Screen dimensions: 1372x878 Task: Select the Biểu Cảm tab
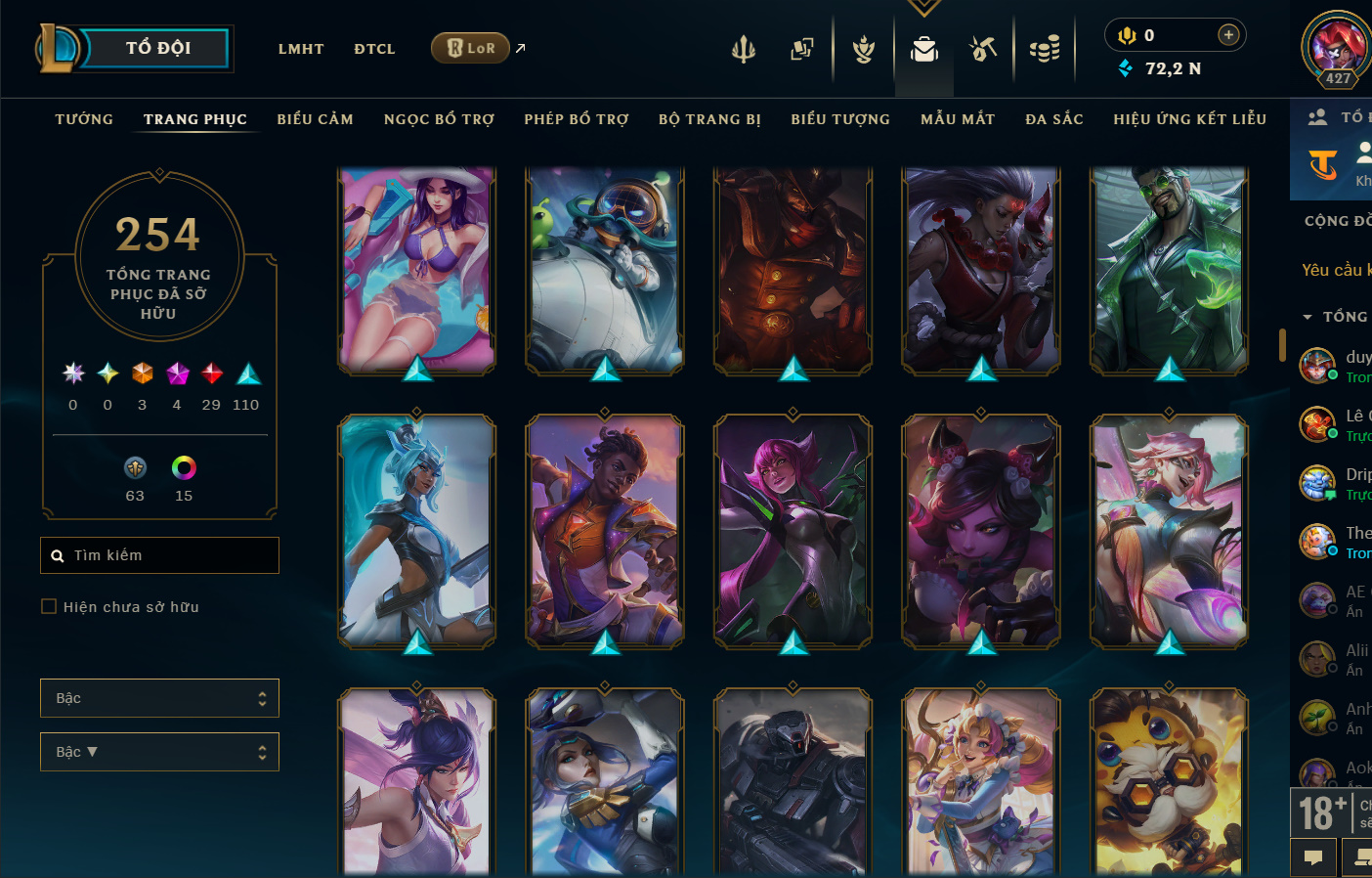315,119
